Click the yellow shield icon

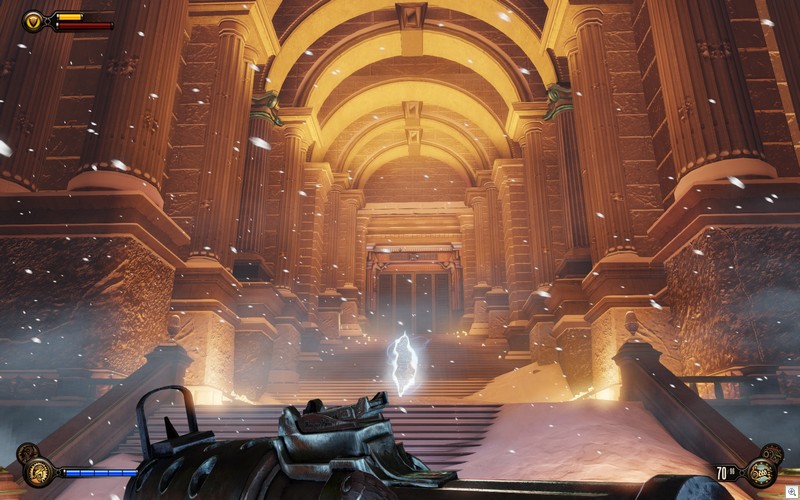[33, 20]
